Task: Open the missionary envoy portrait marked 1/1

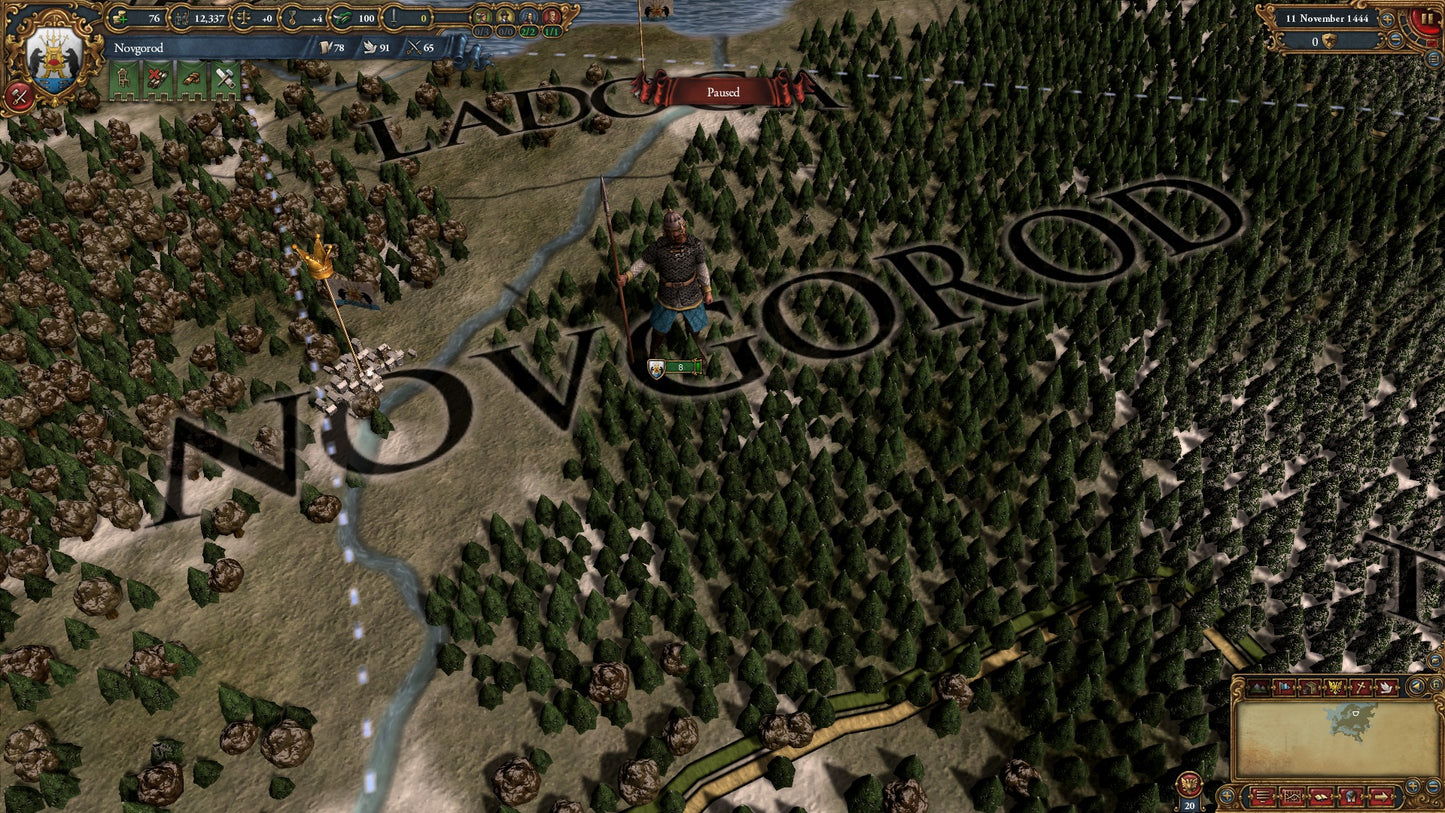Action: click(x=551, y=18)
